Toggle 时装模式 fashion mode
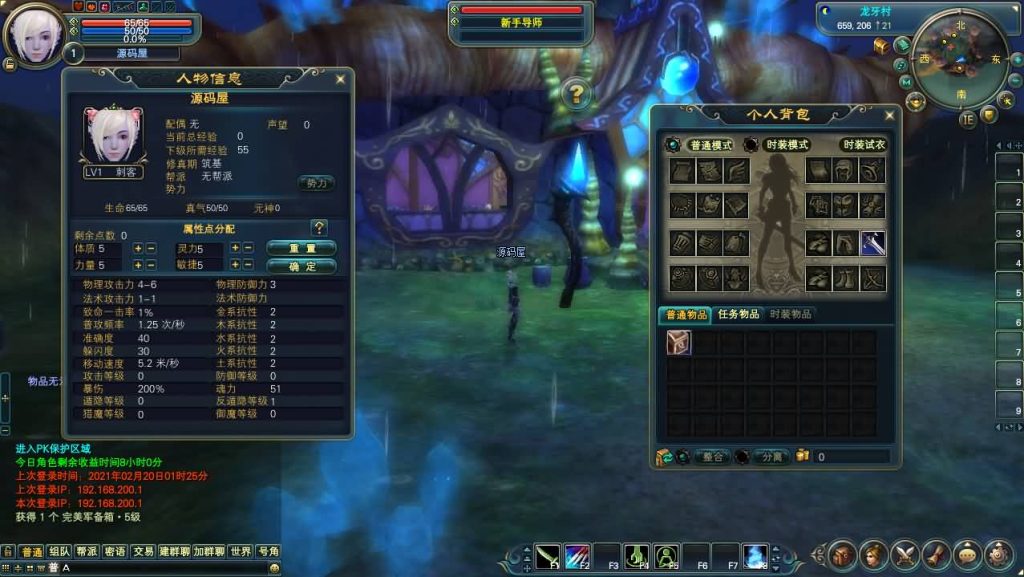This screenshot has height=577, width=1024. click(x=786, y=144)
